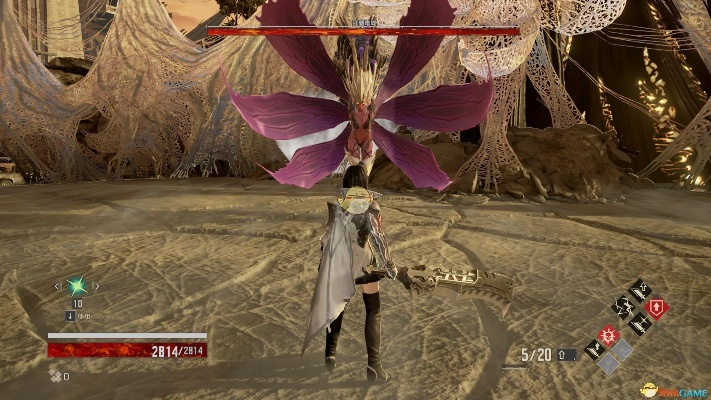This screenshot has height=400, width=711.
Task: Activate the red sunburst gift icon
Action: [x=606, y=334]
